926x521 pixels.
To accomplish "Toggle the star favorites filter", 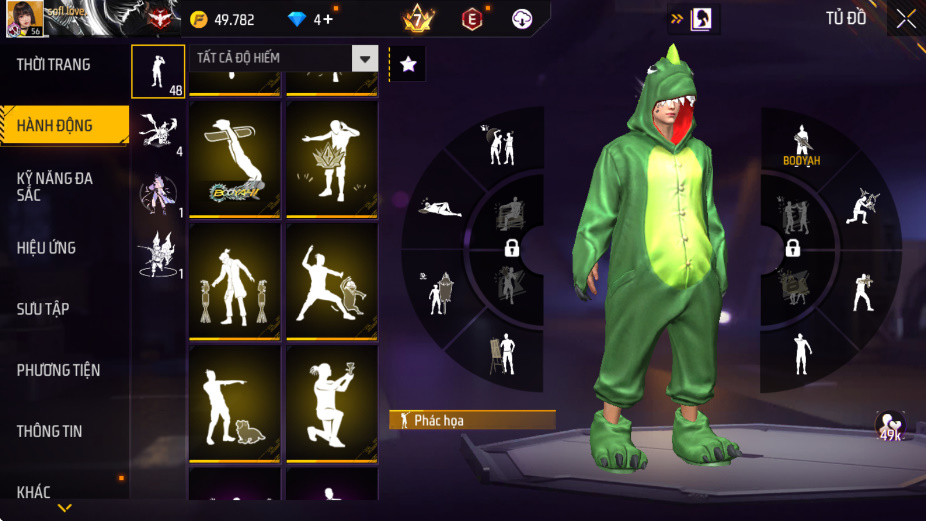I will [x=407, y=64].
